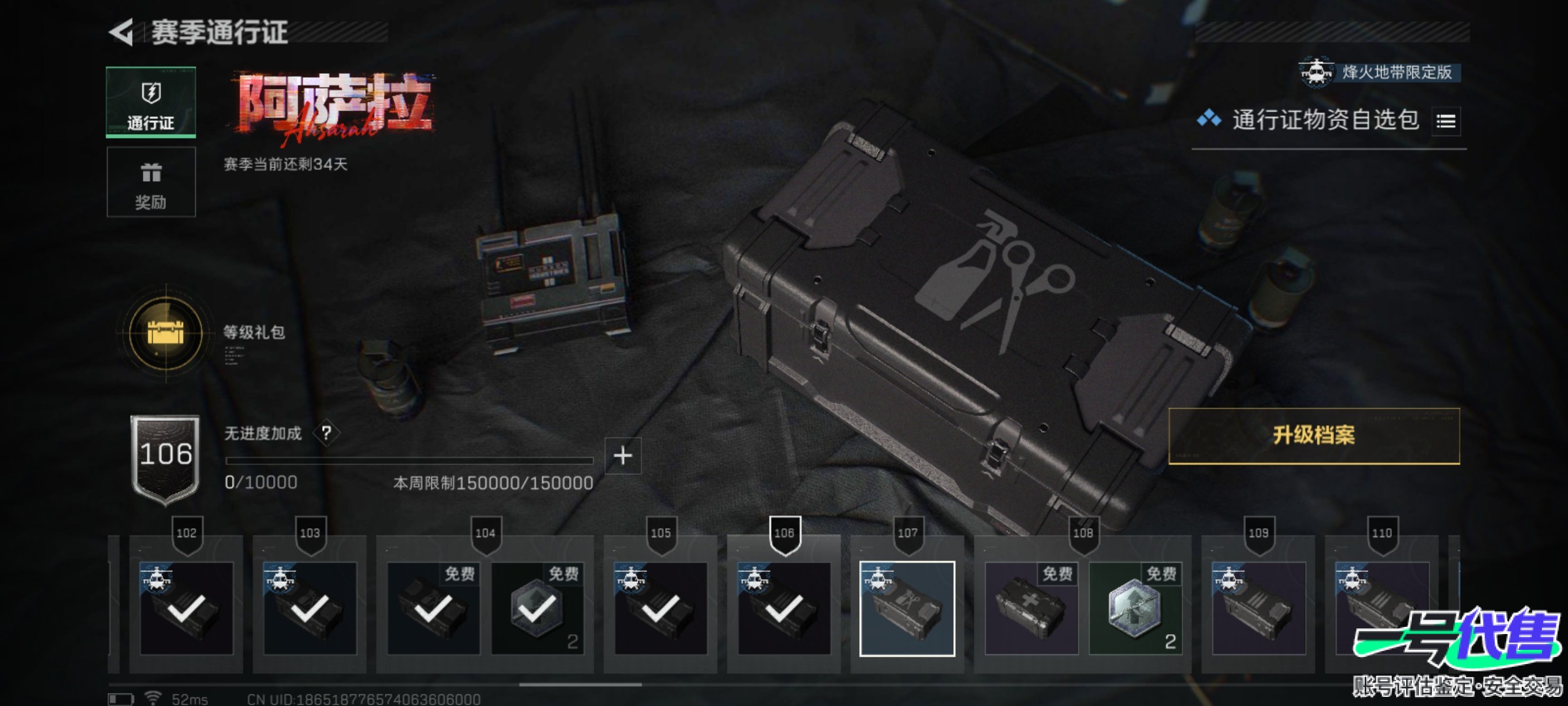Viewport: 1568px width, 706px height.
Task: Open the 奖励 rewards tab
Action: [x=151, y=182]
